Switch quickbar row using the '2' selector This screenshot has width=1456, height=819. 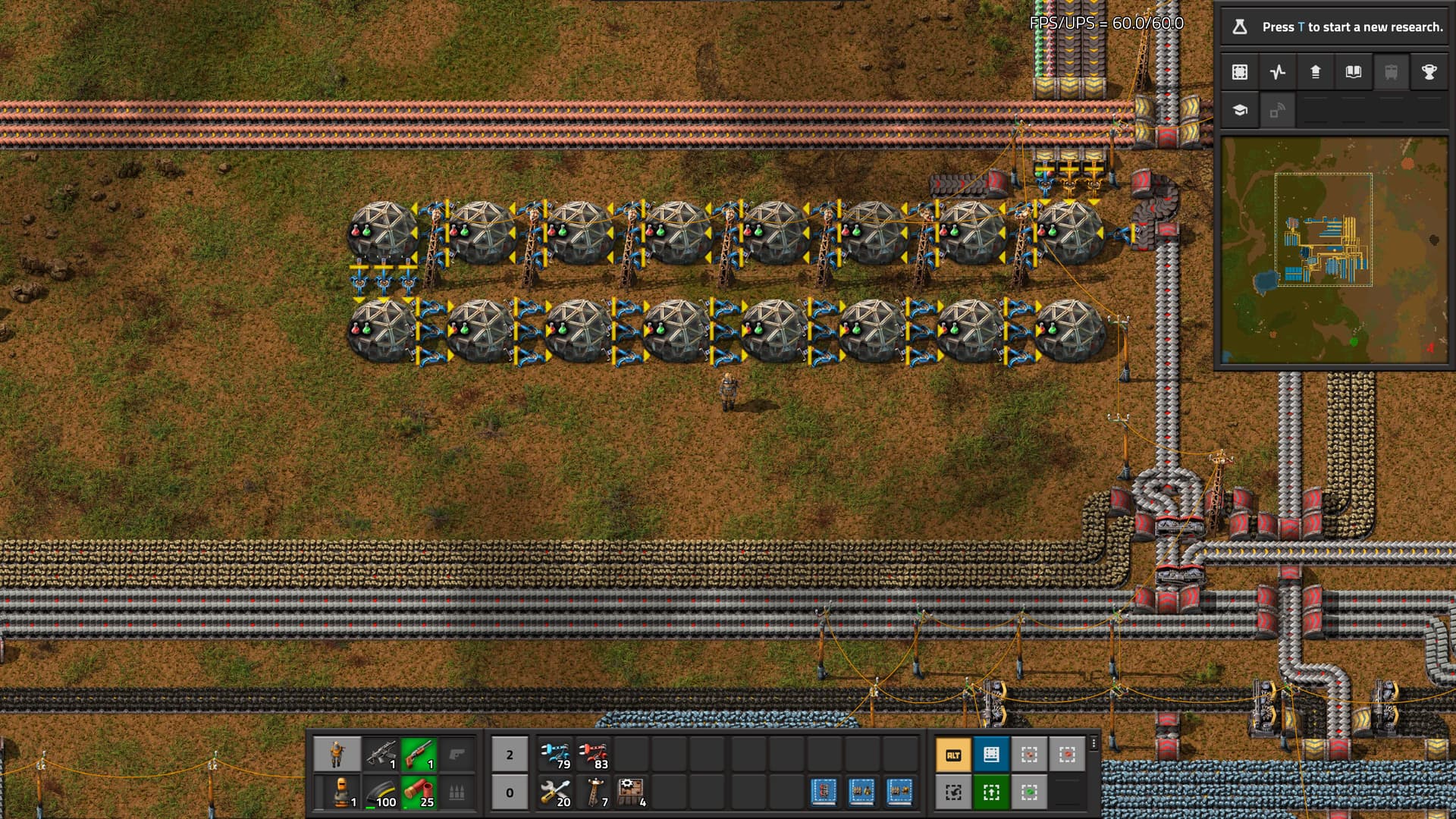510,755
